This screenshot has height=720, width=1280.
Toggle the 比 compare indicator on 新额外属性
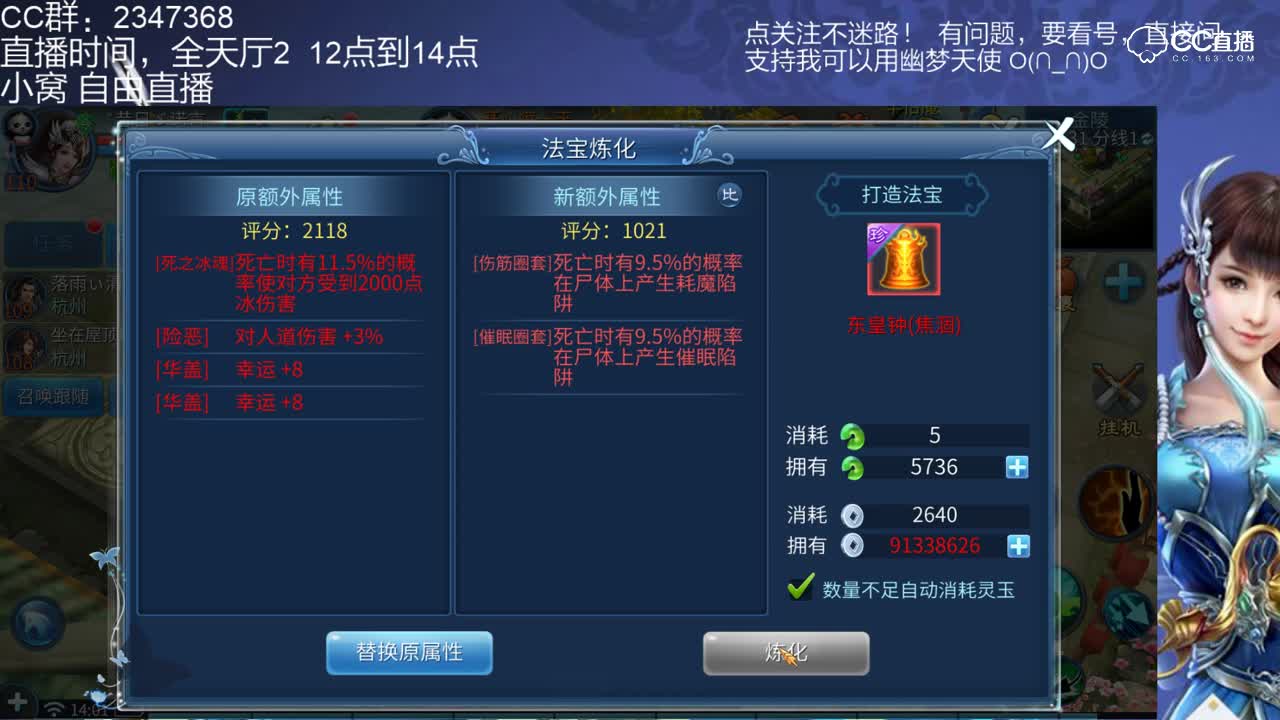[x=730, y=197]
